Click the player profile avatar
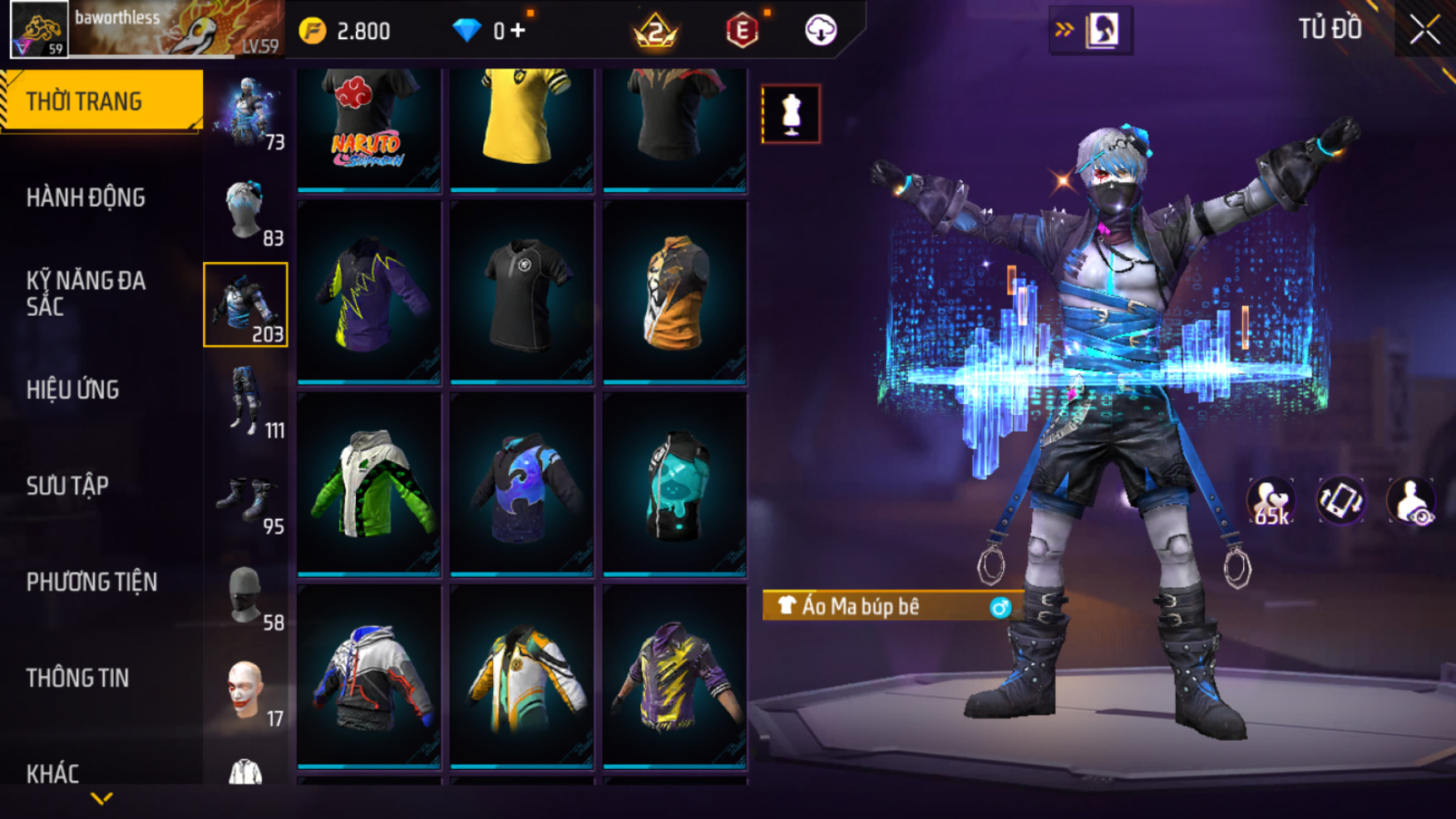Viewport: 1456px width, 819px height. click(39, 30)
